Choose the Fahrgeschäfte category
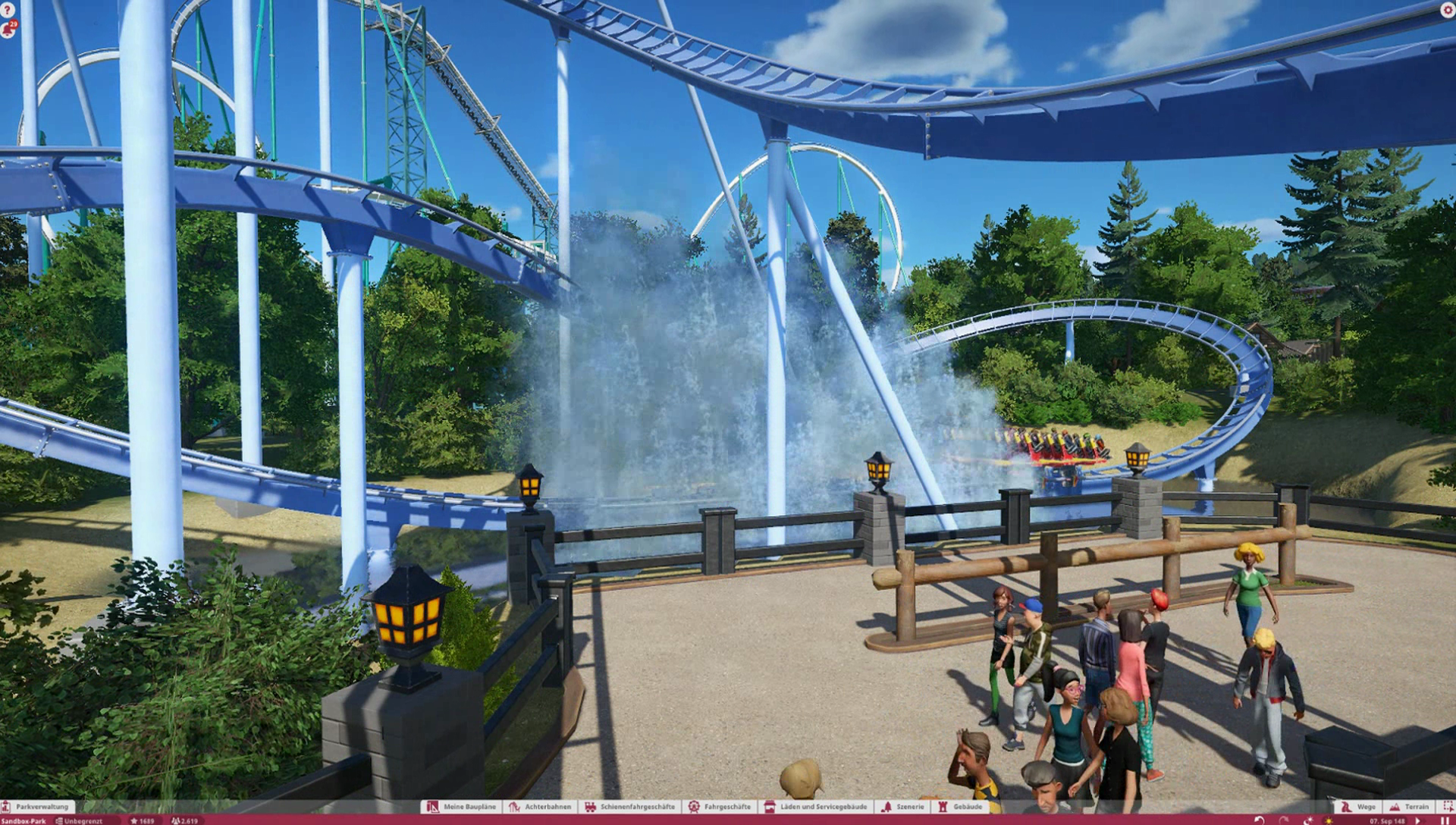Screen dimensions: 1456x825 pos(720,807)
